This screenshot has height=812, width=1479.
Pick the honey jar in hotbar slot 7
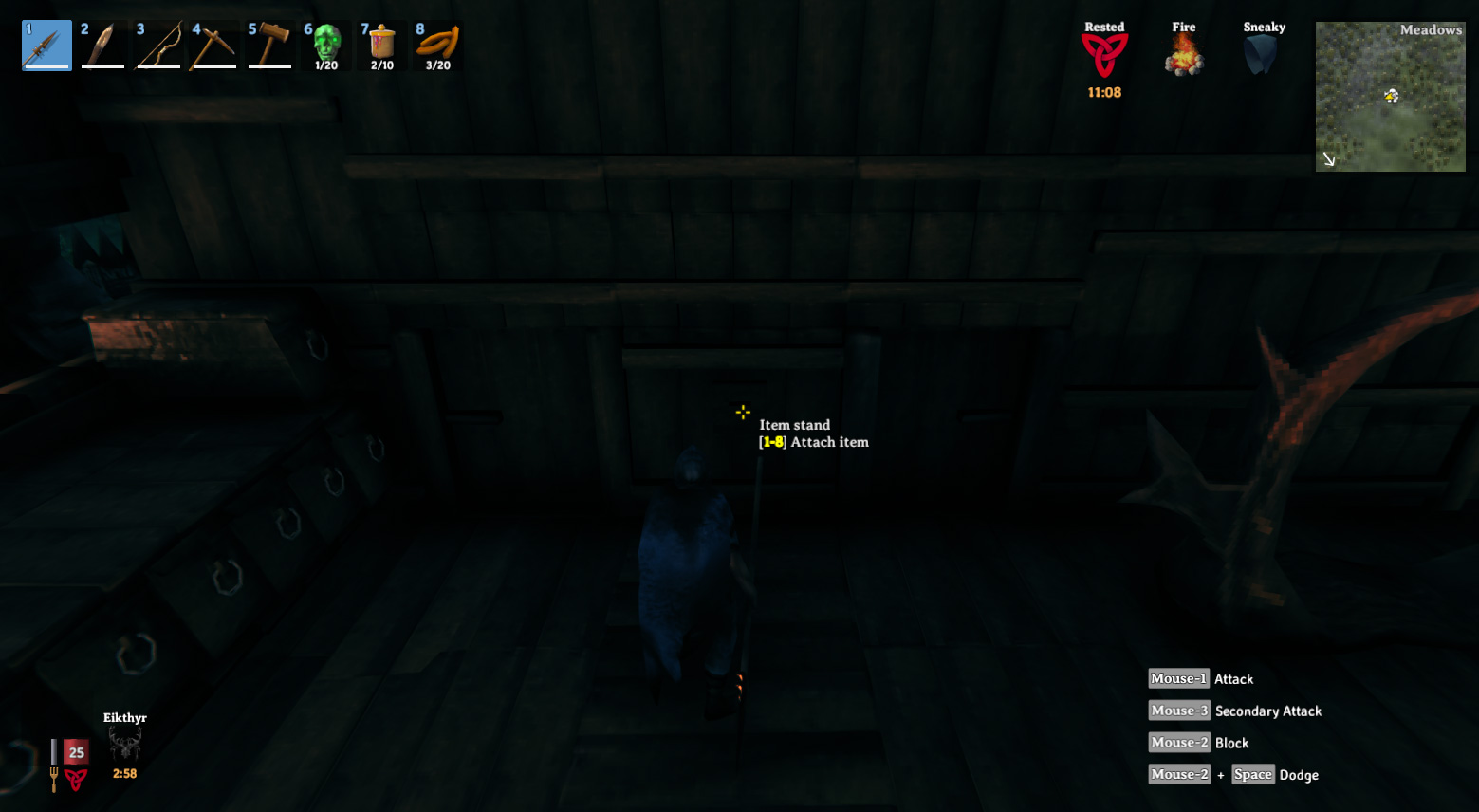[380, 40]
